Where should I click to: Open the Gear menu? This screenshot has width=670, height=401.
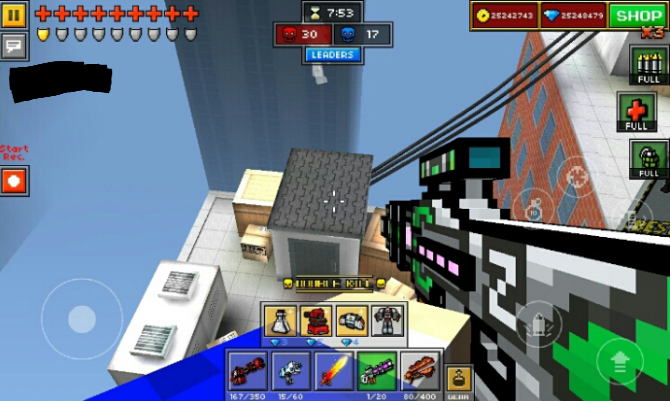(458, 380)
